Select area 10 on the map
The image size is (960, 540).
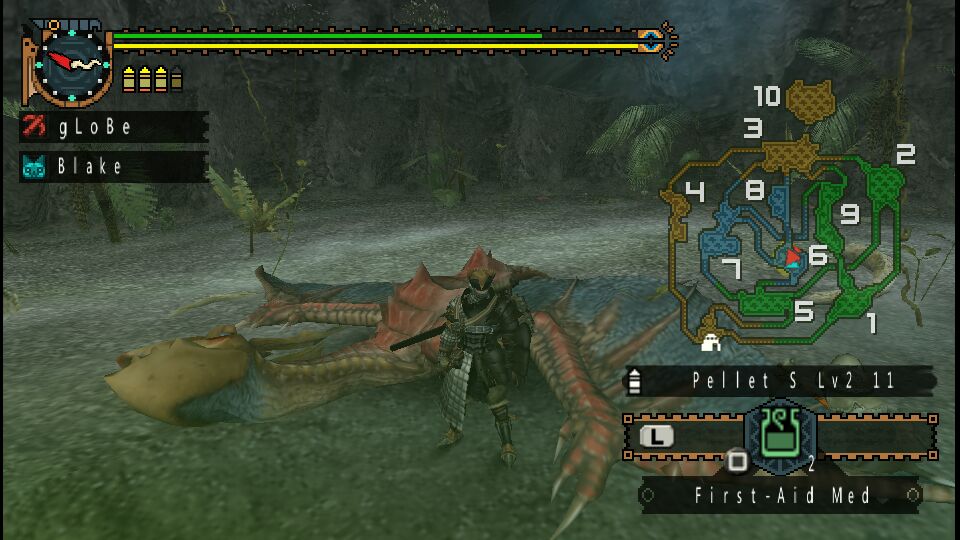(810, 100)
